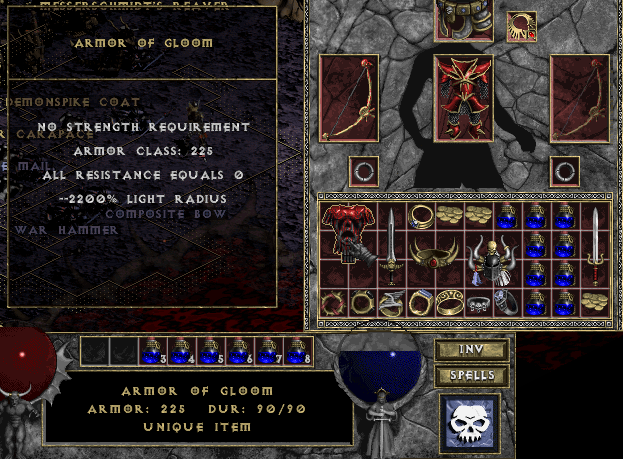Select the long sword beside the red armor
Screen dimensions: 623x459
pyautogui.click(x=391, y=246)
